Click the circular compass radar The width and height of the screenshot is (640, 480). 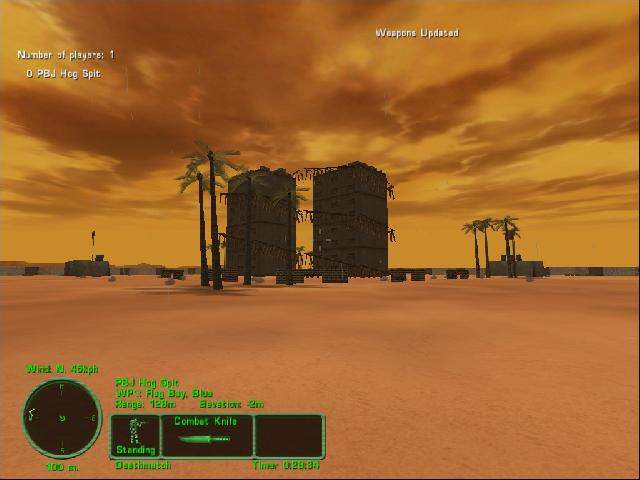pyautogui.click(x=62, y=417)
